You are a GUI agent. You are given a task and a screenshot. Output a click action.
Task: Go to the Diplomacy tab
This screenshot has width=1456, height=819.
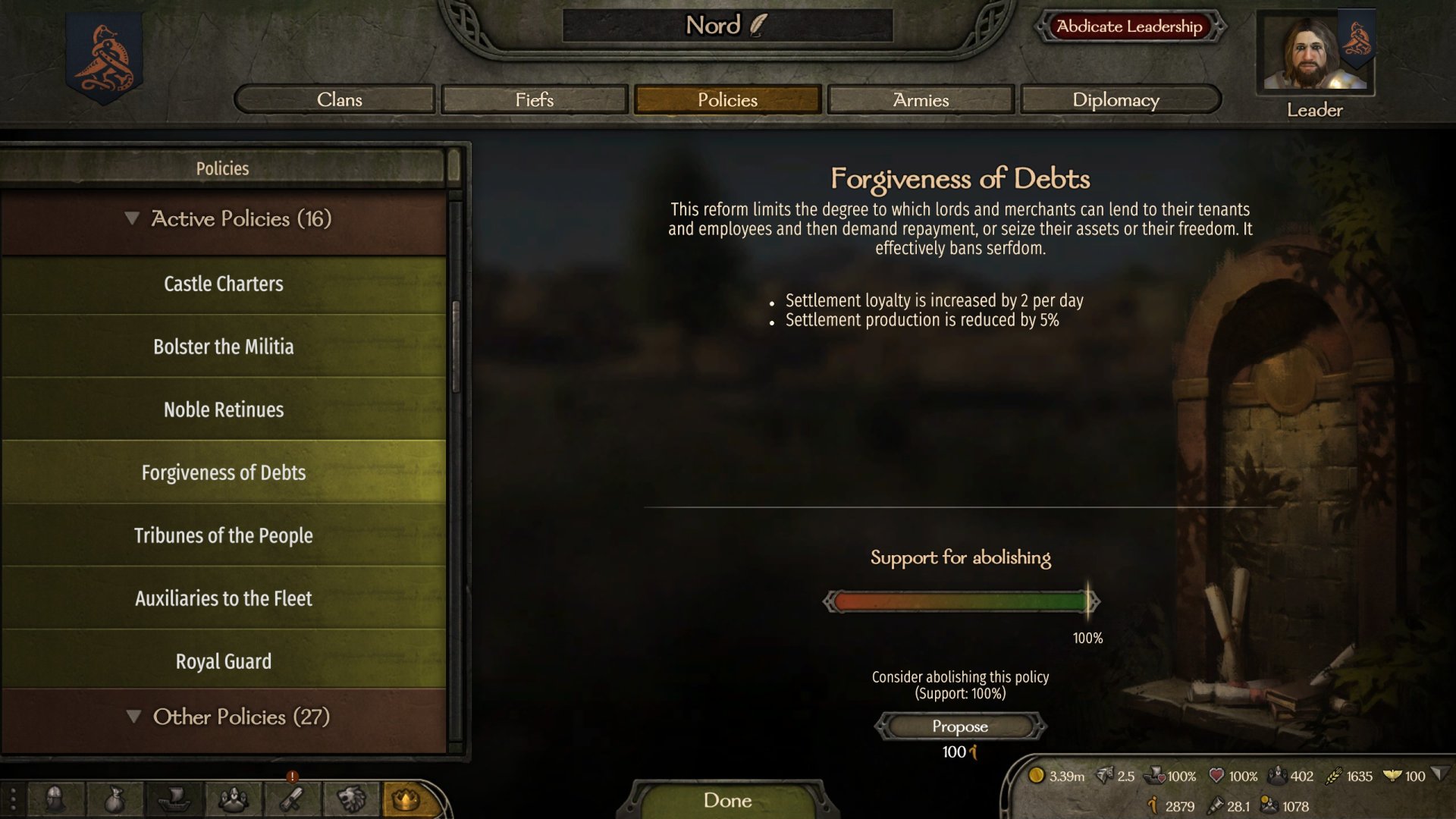coord(1116,99)
